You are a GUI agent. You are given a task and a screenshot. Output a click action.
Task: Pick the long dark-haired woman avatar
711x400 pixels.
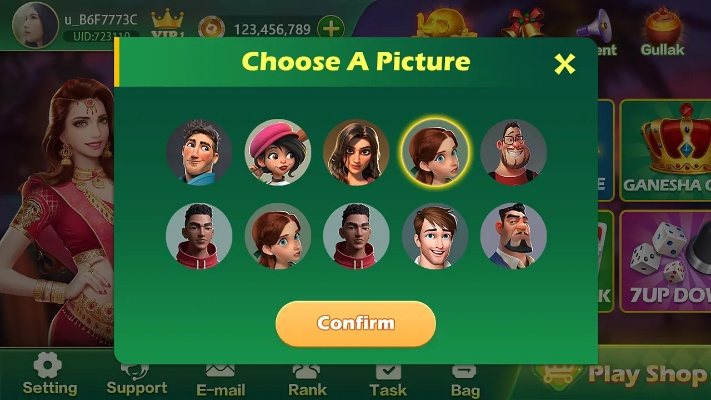356,153
